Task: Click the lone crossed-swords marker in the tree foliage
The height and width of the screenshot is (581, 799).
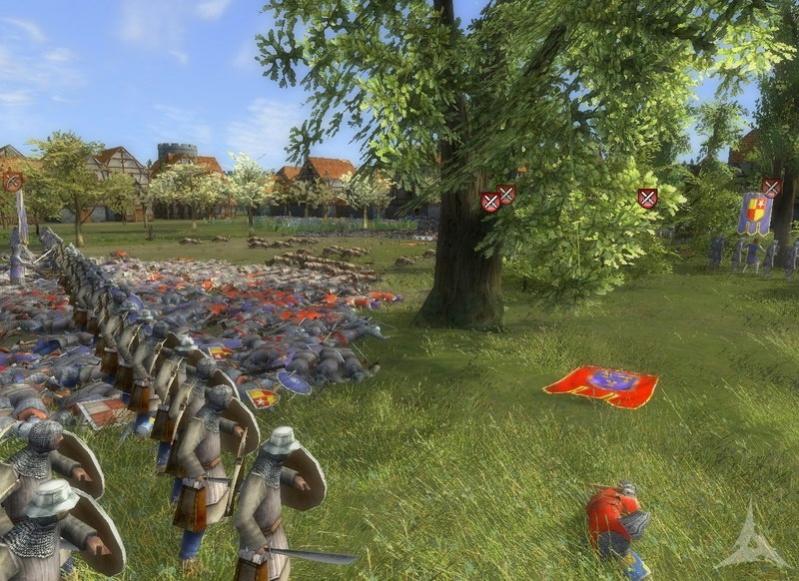Action: point(648,198)
